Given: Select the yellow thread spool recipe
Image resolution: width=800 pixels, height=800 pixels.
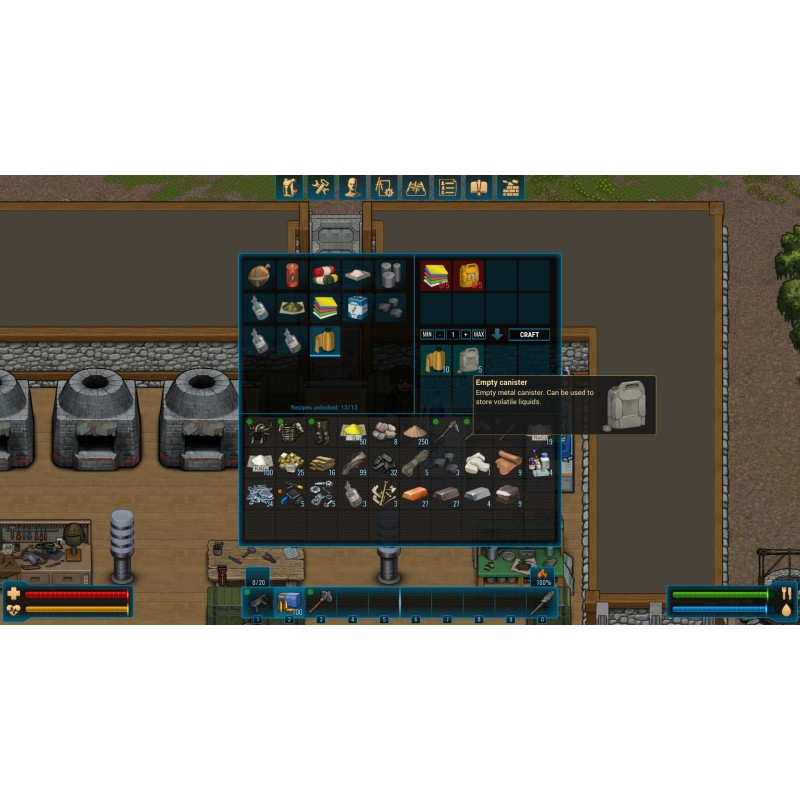Looking at the screenshot, I should [x=325, y=341].
